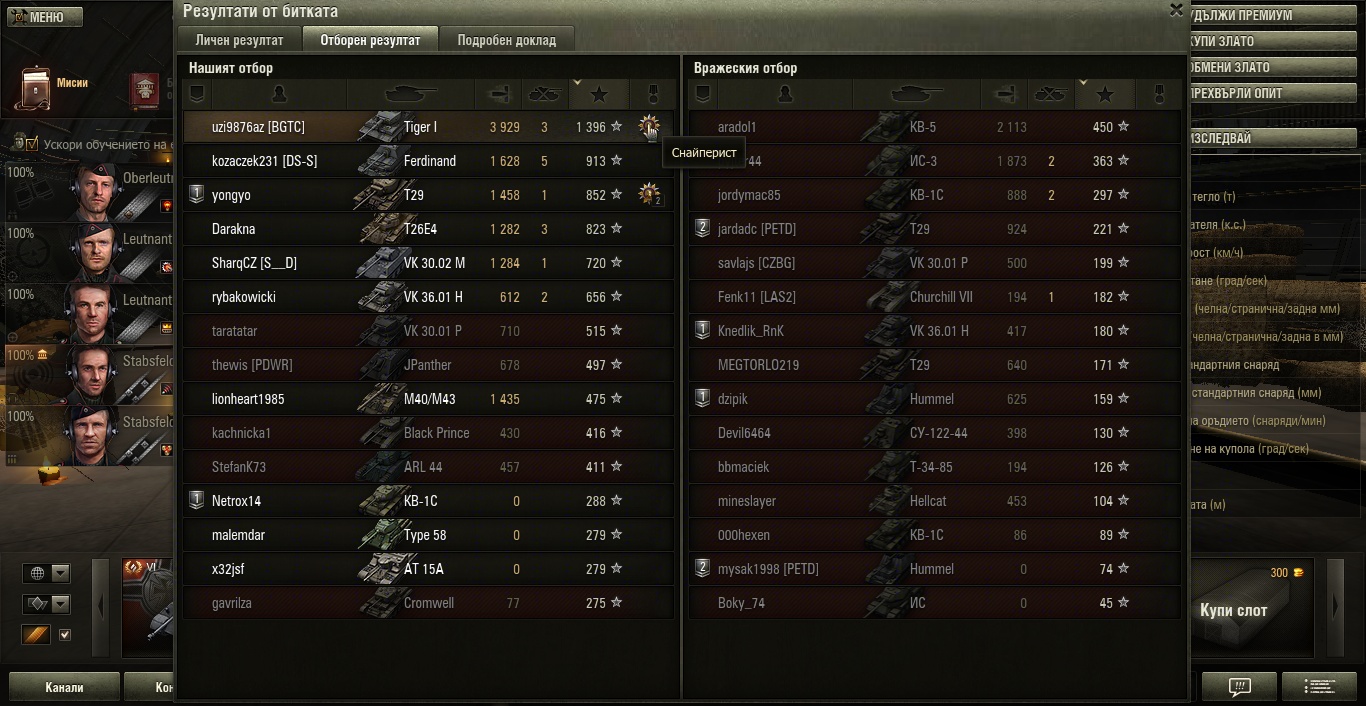Click the Купи слот button
Viewport: 1366px width, 706px height.
pos(1233,610)
